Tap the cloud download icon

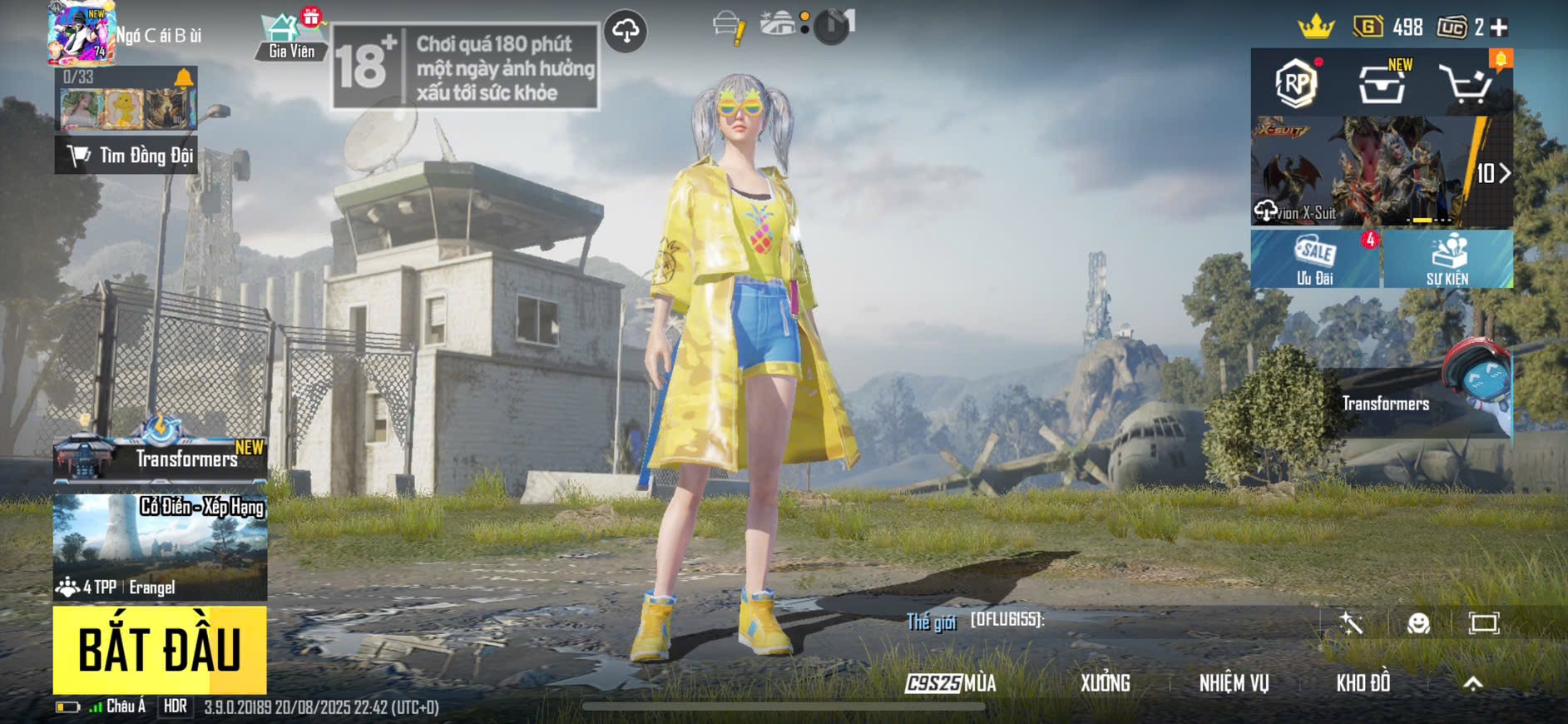(x=626, y=32)
